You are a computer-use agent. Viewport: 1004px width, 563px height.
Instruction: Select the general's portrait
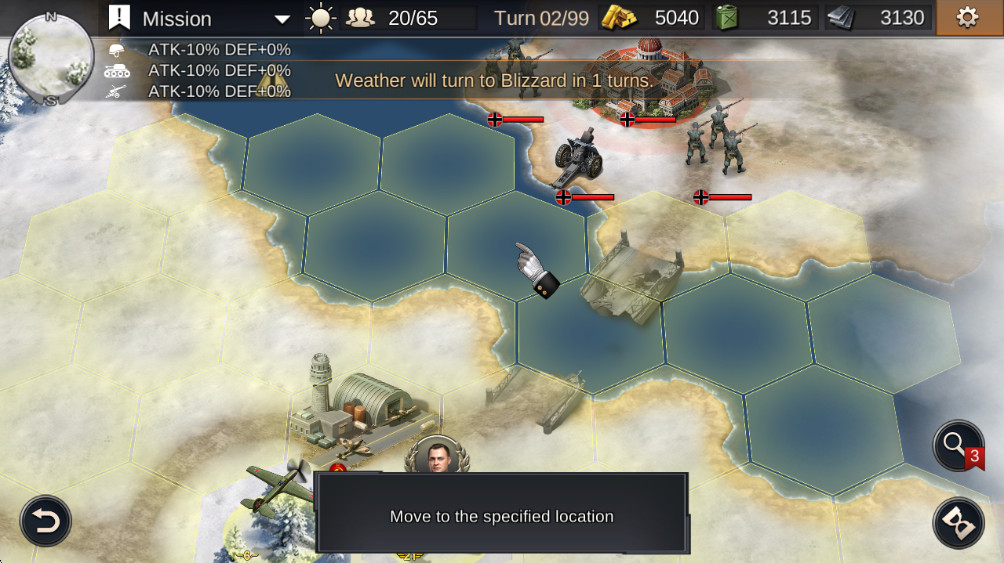(437, 457)
